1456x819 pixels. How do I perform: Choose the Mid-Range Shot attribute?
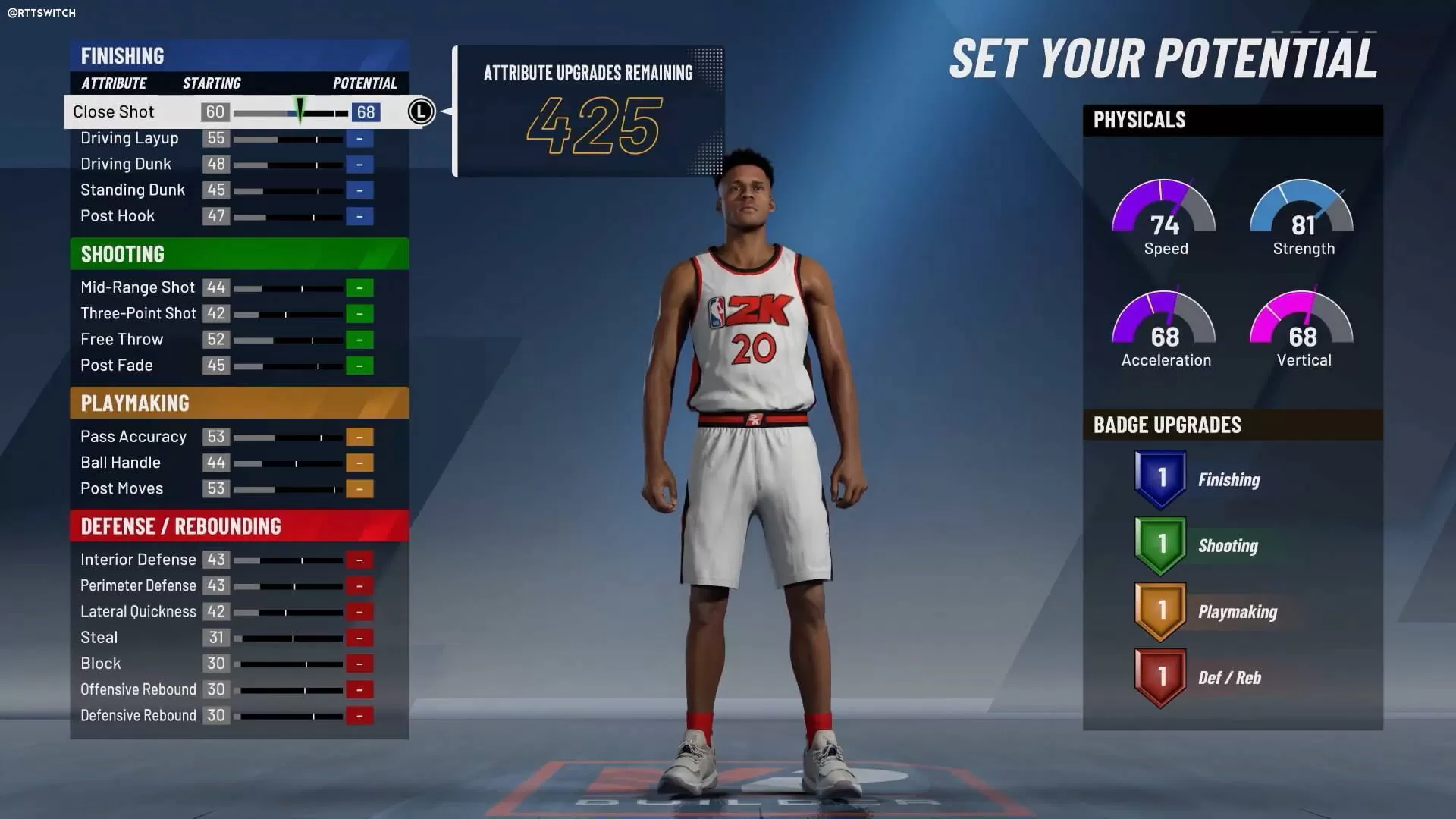(137, 287)
